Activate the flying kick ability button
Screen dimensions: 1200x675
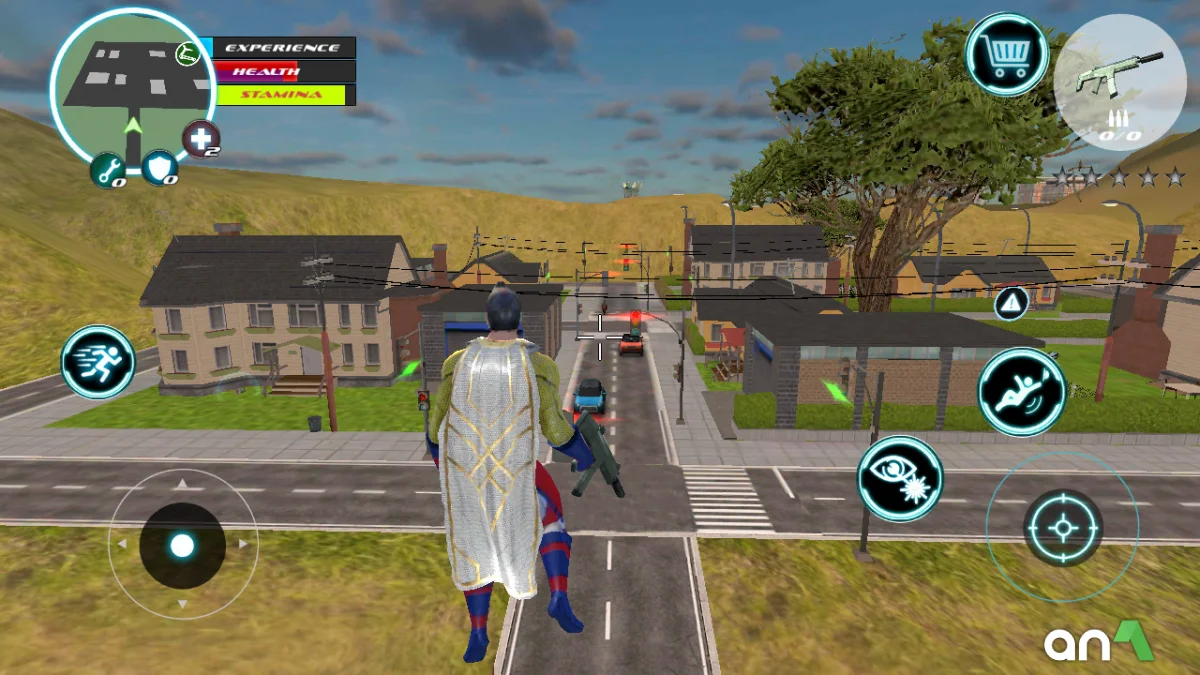pos(1021,391)
